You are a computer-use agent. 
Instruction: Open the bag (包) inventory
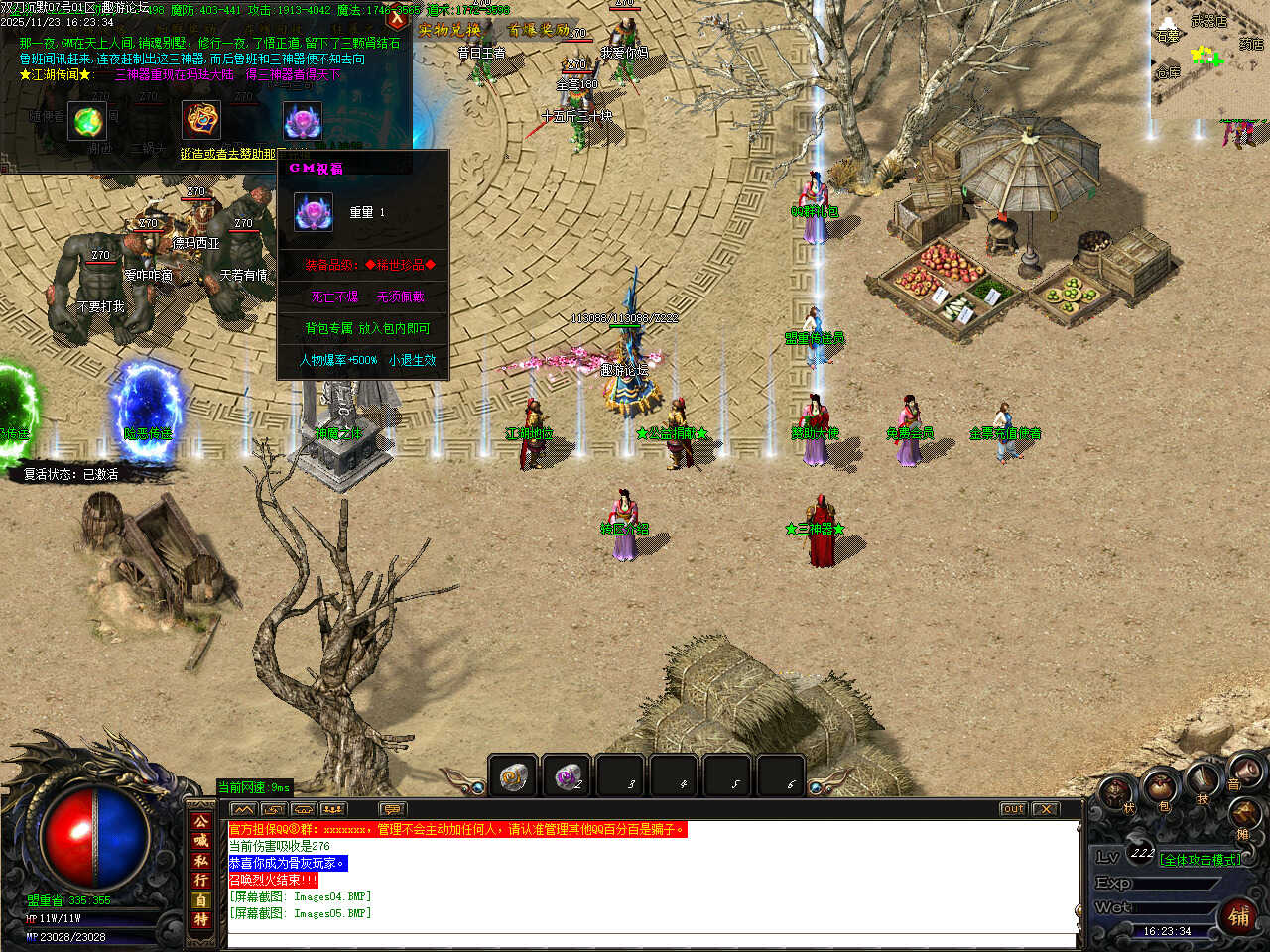pos(1159,790)
